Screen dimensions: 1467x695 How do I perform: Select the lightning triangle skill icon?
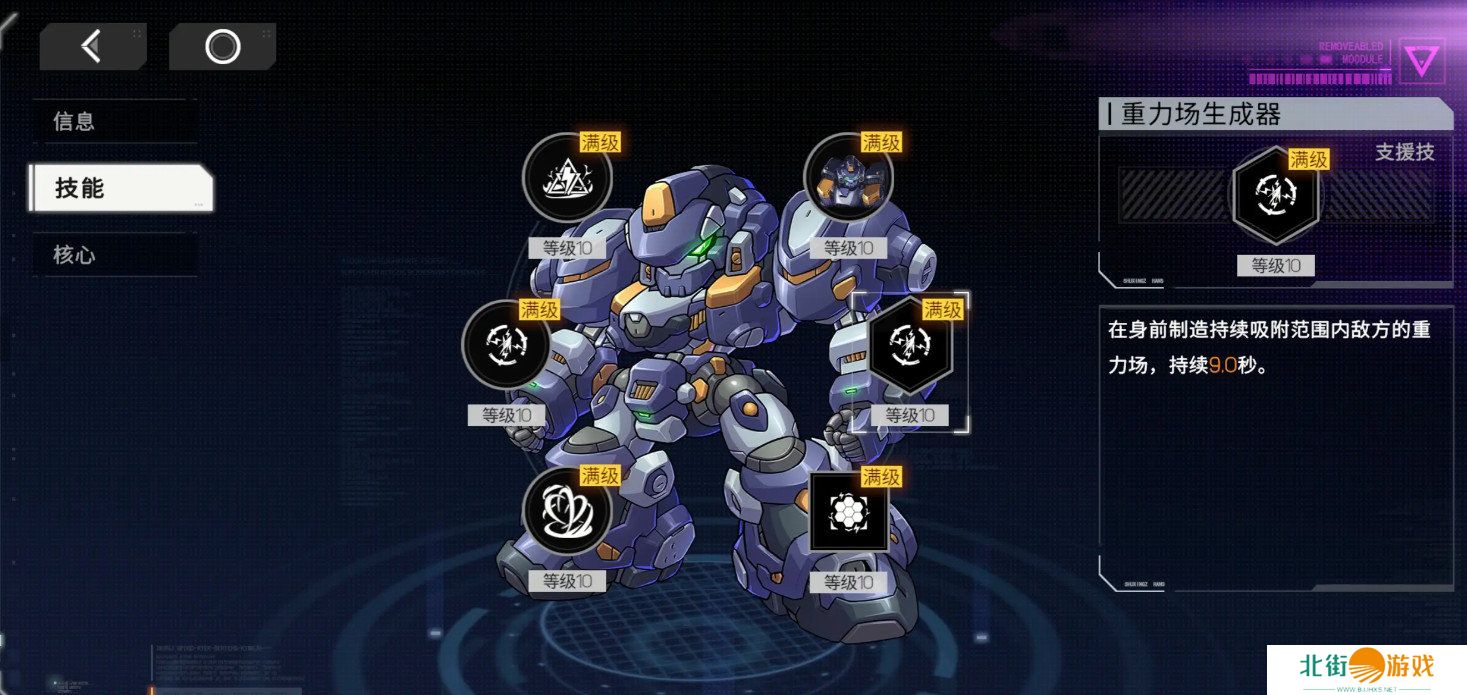pyautogui.click(x=567, y=178)
